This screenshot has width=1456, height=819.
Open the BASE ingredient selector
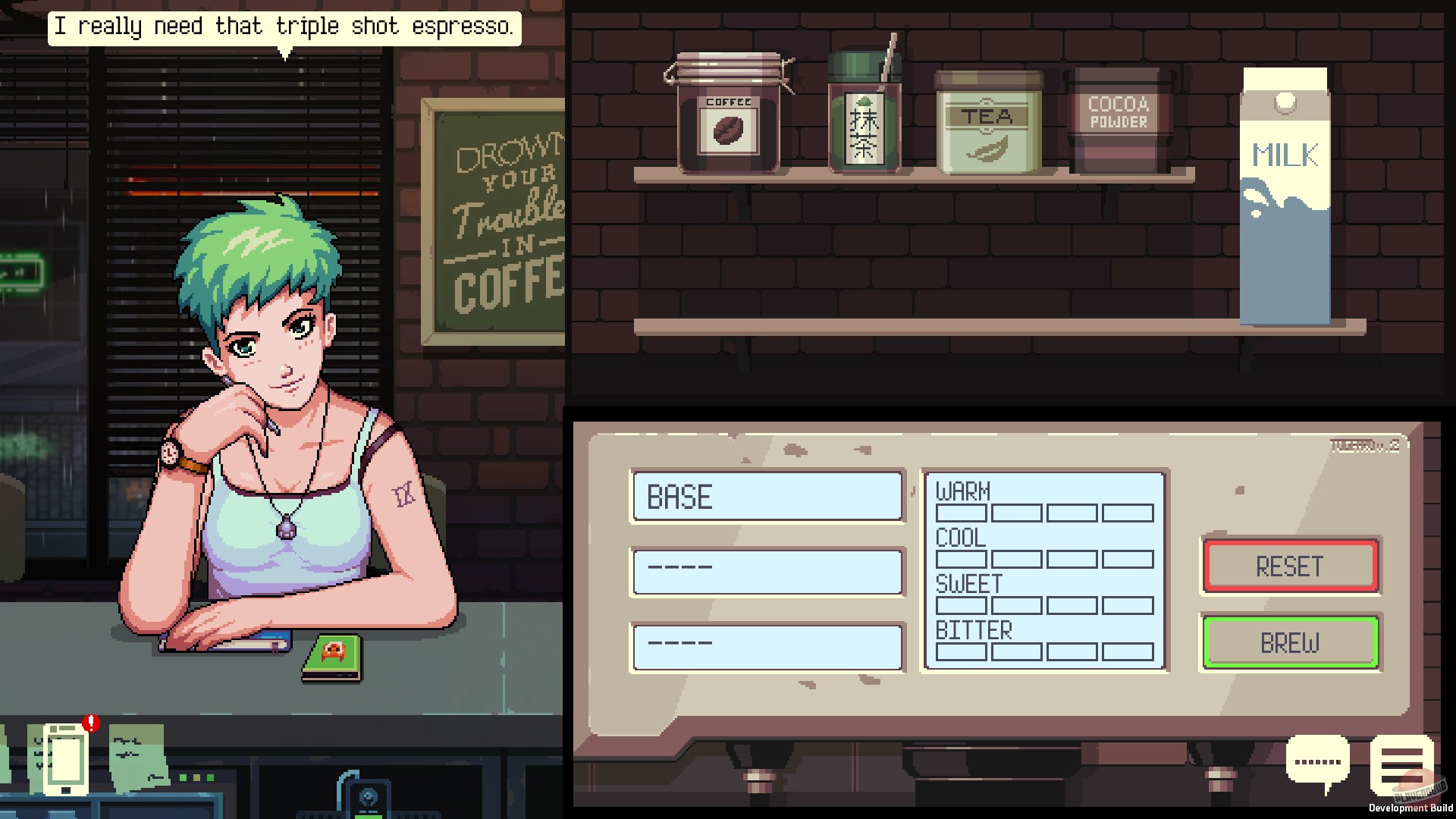click(x=767, y=497)
